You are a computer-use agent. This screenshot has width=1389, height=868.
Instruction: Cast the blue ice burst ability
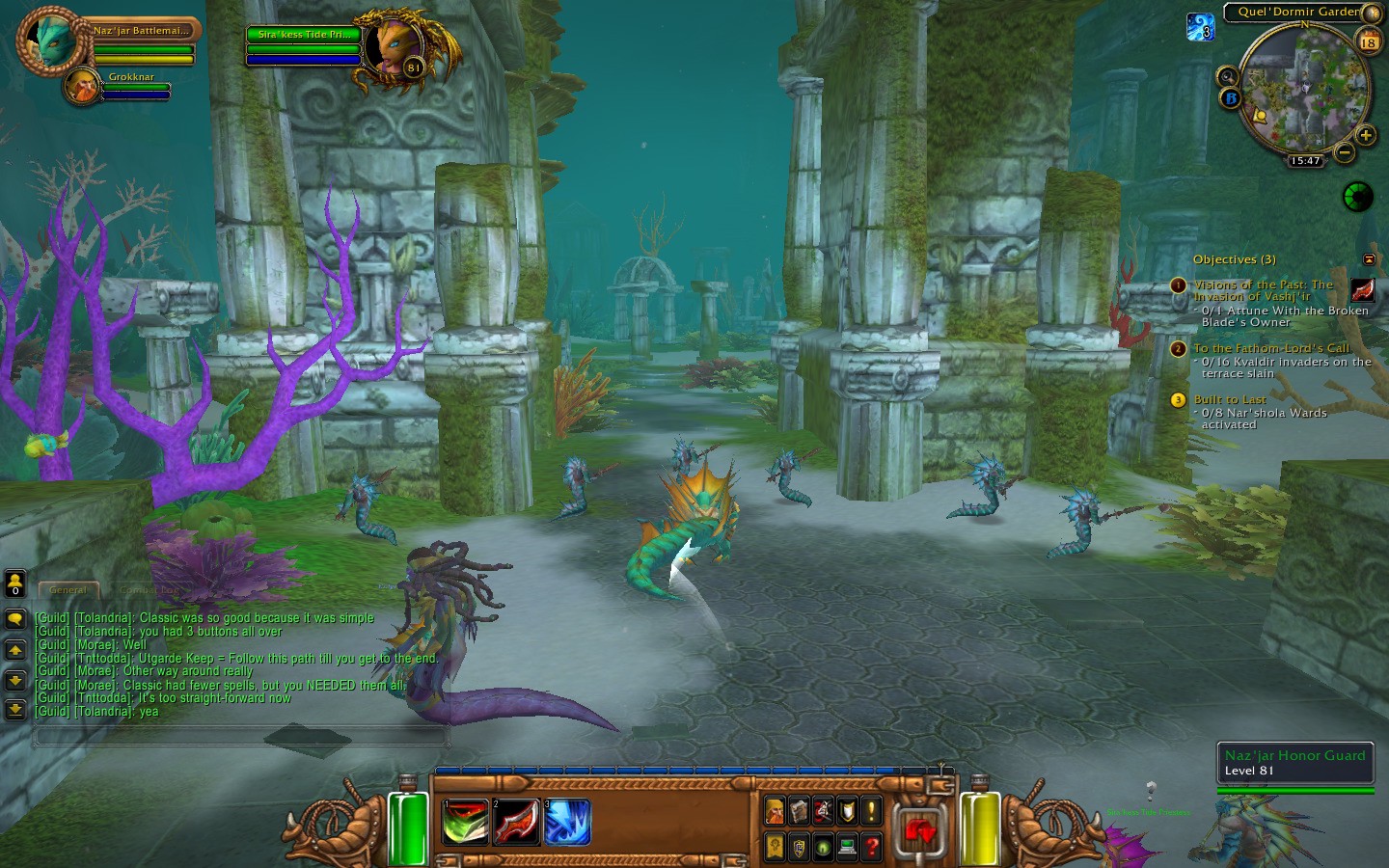567,823
